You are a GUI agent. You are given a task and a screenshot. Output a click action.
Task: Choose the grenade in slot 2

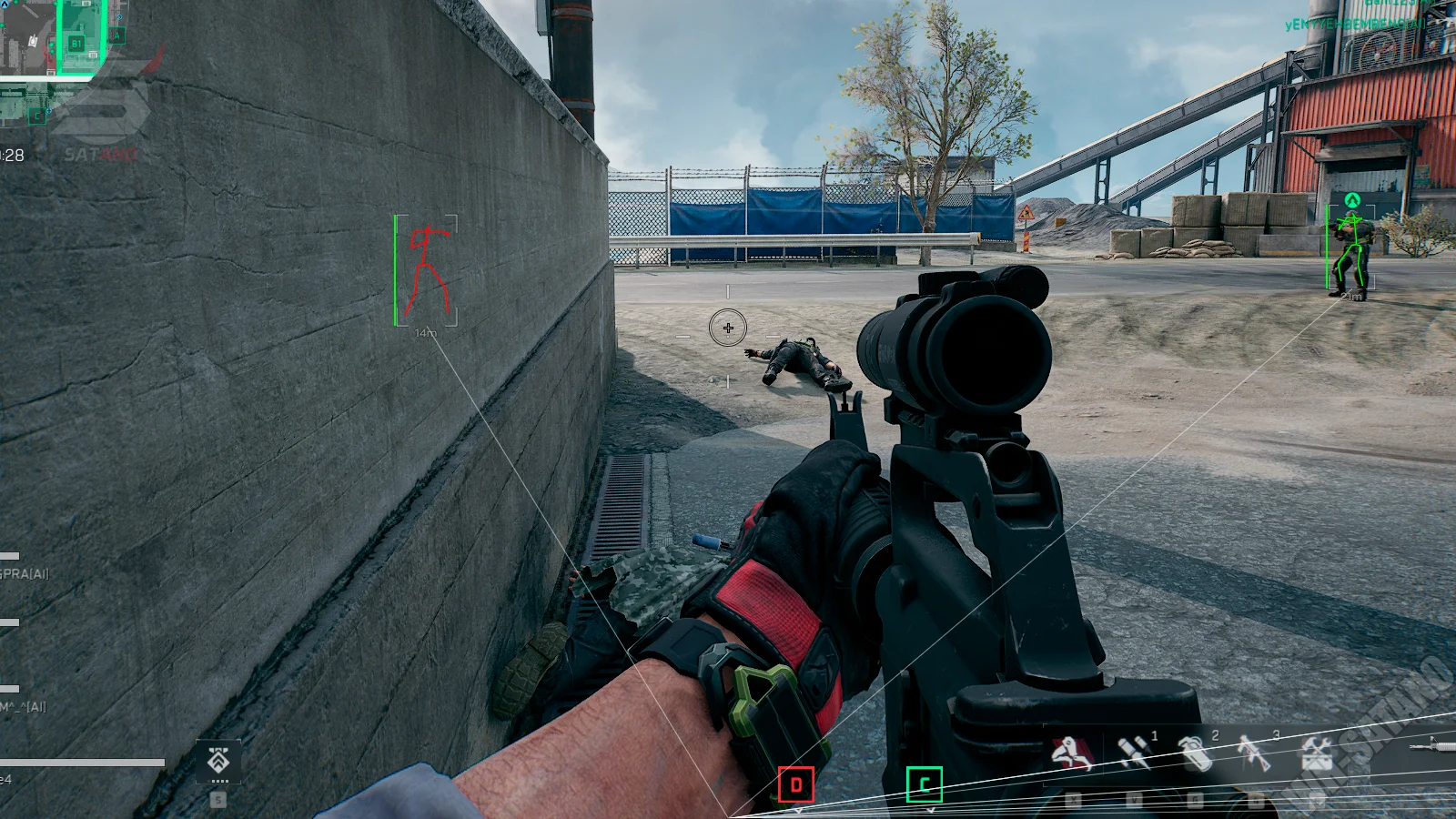click(x=1195, y=753)
